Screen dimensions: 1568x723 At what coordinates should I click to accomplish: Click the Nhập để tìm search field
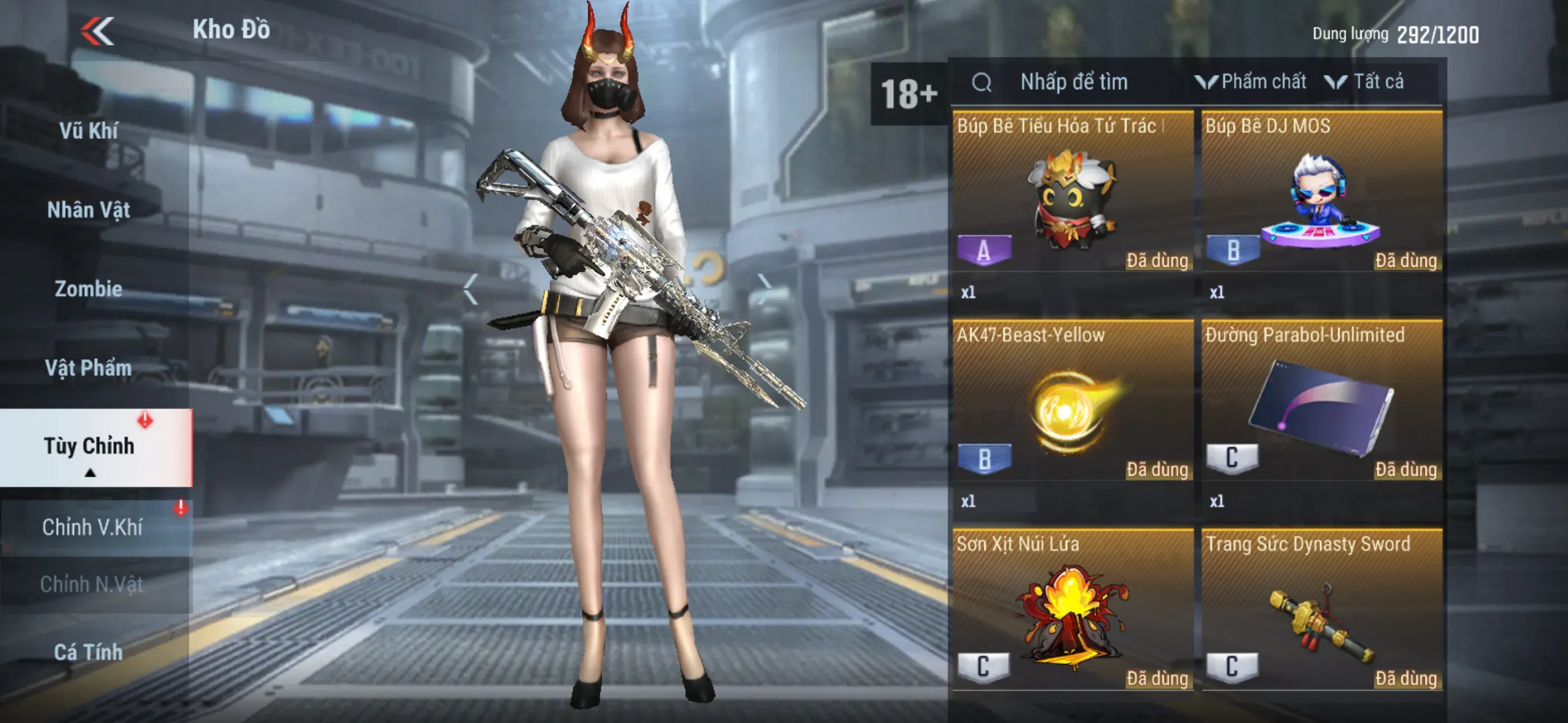coord(1074,82)
